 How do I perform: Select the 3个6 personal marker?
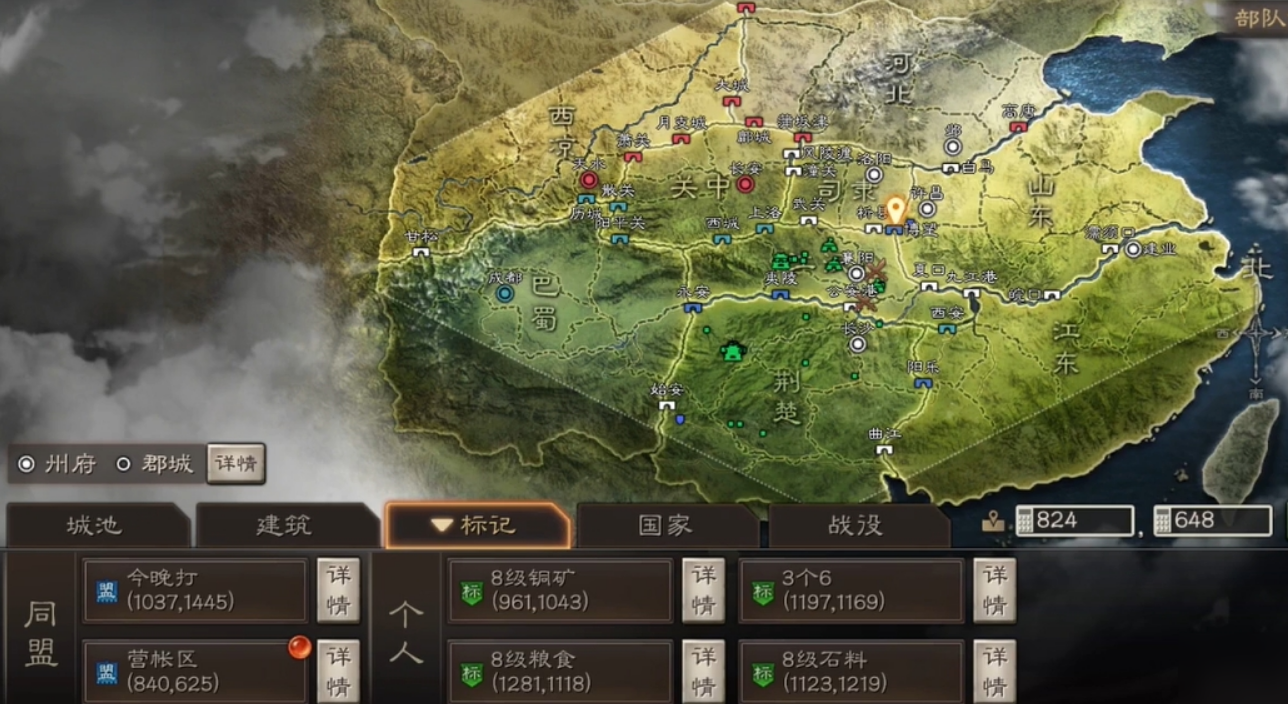(x=851, y=590)
